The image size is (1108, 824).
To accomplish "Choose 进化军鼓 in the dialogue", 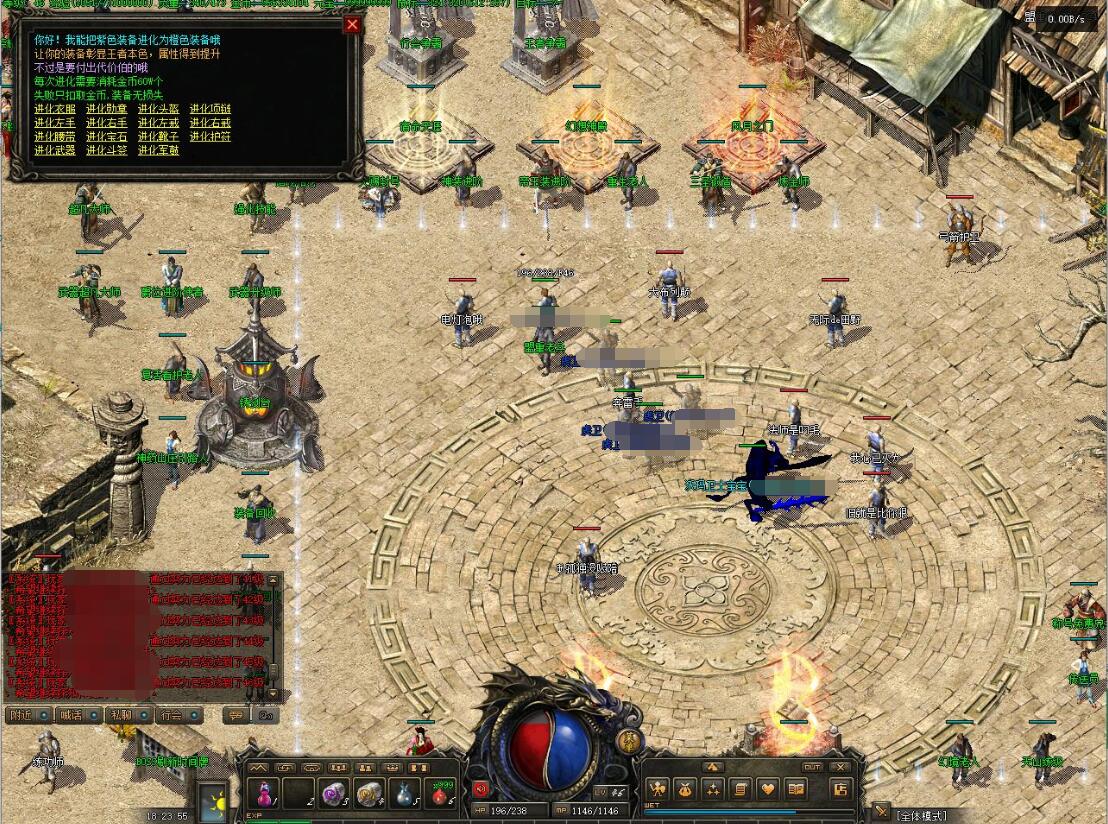I will (159, 151).
